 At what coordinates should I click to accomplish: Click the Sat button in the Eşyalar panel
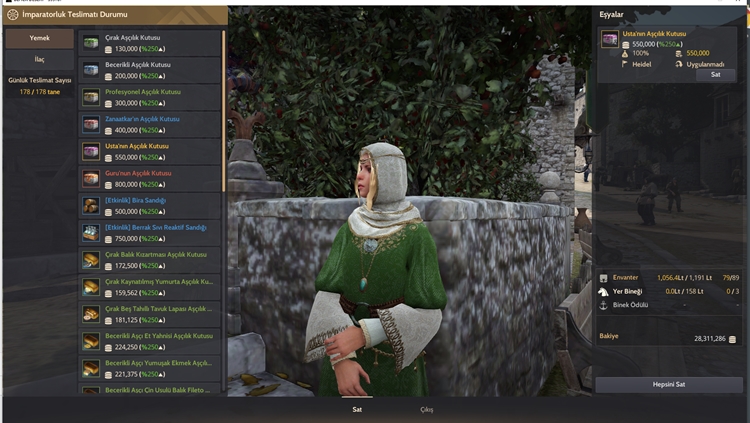715,74
